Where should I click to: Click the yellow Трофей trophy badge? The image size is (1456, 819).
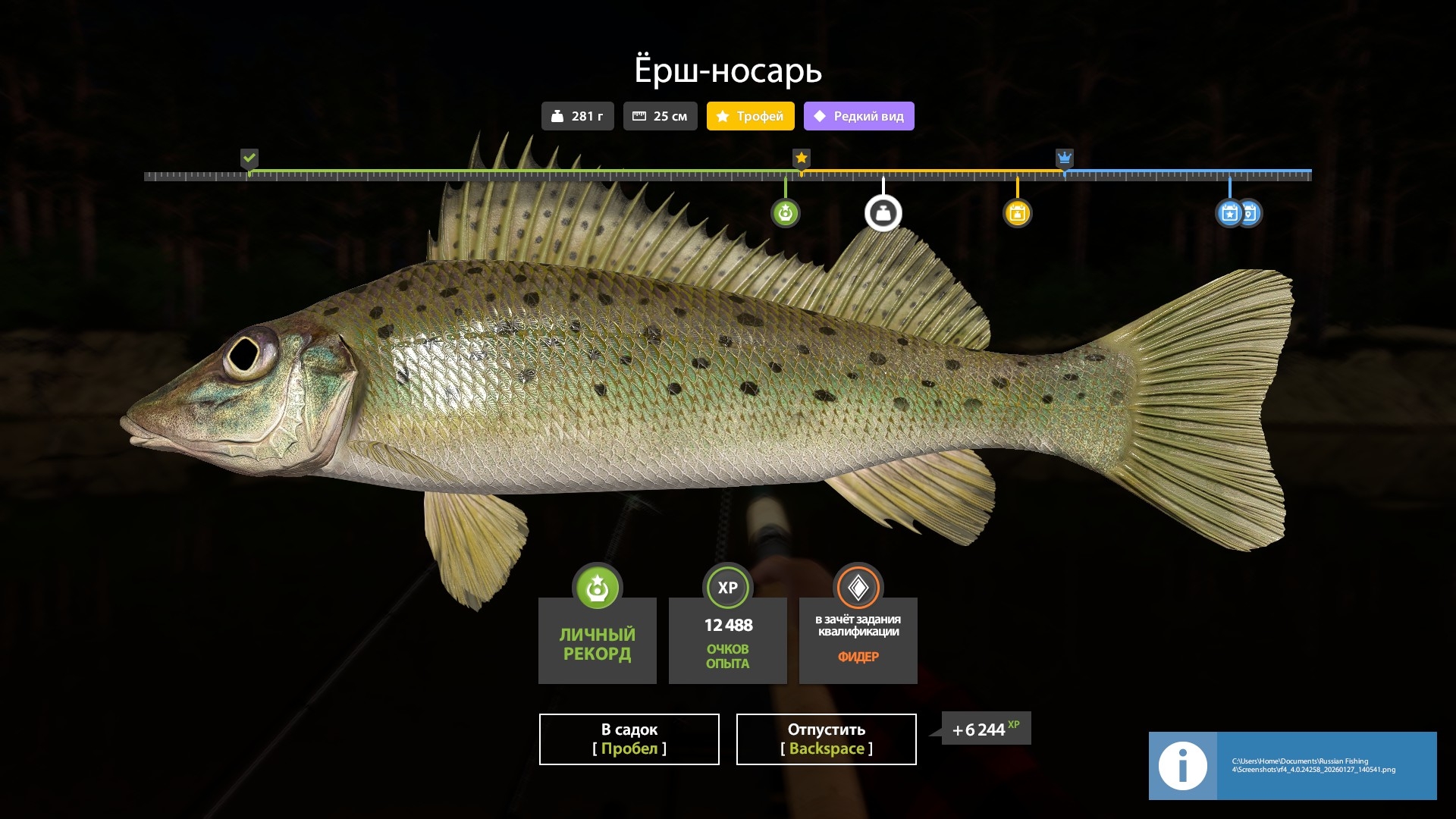point(750,116)
